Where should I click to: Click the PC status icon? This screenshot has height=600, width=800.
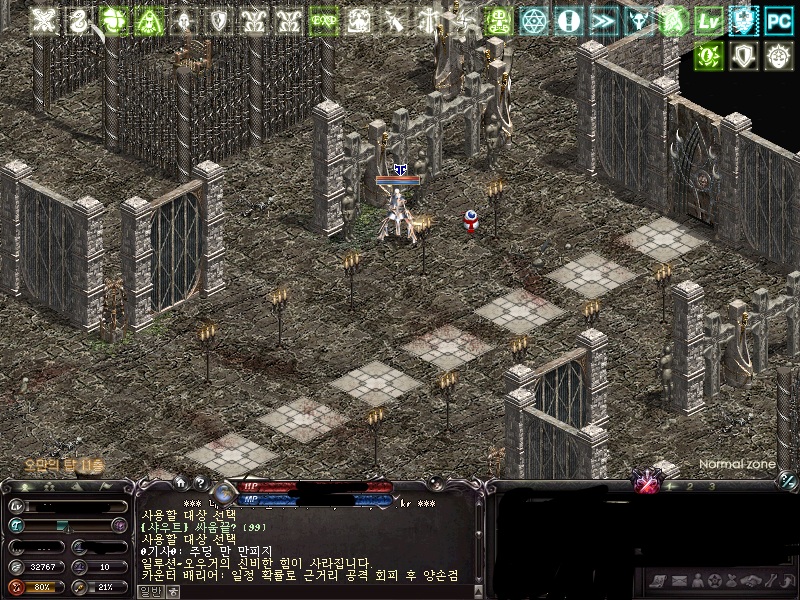pos(777,20)
